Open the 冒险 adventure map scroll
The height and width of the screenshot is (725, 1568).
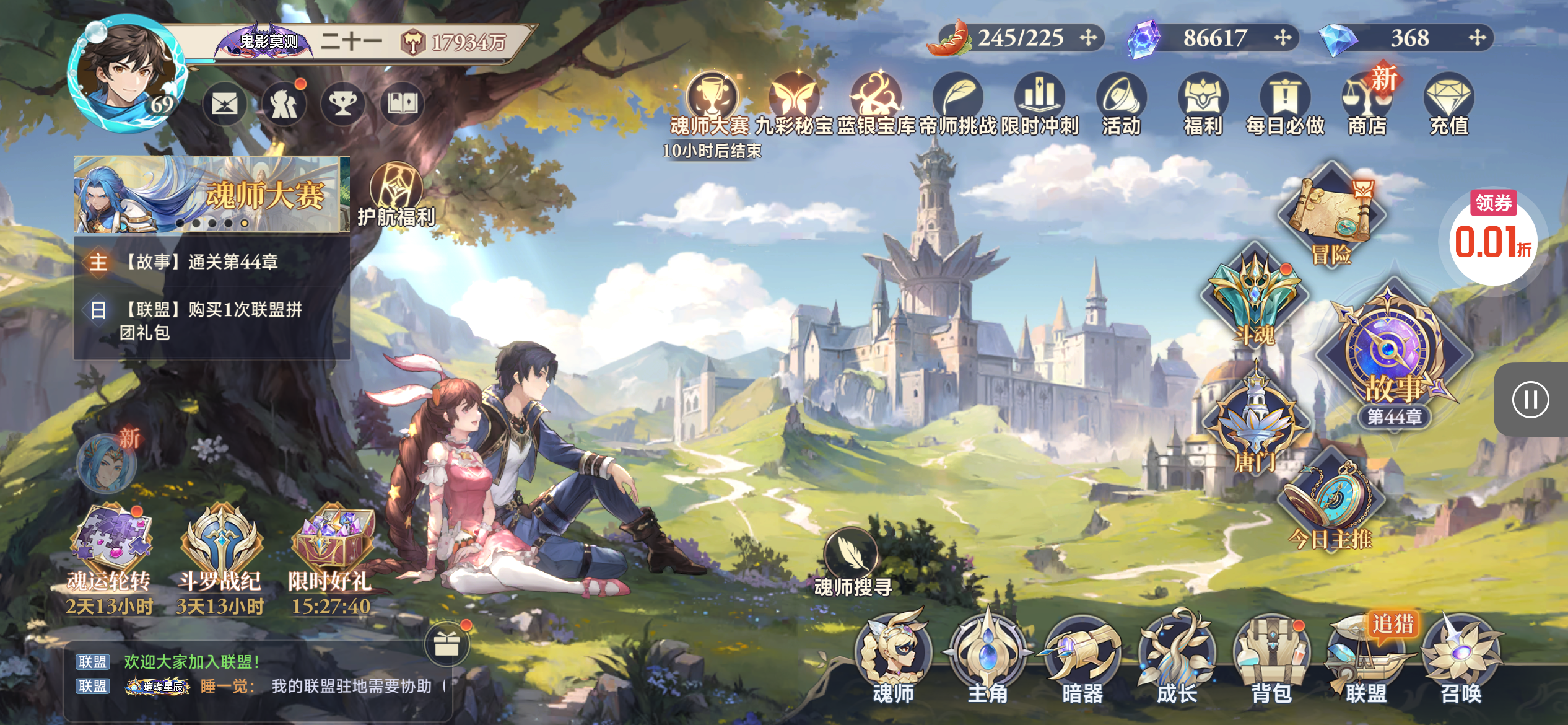coord(1331,214)
